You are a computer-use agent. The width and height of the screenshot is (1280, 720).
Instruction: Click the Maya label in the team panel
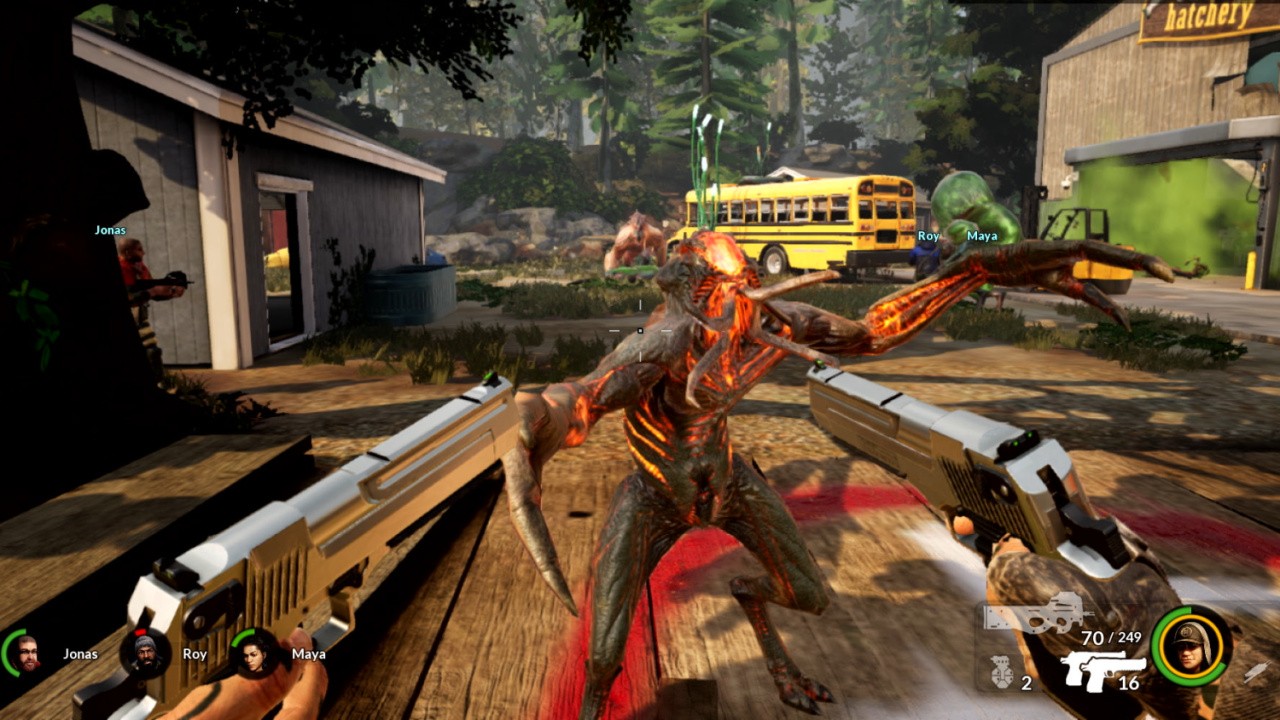tap(308, 654)
